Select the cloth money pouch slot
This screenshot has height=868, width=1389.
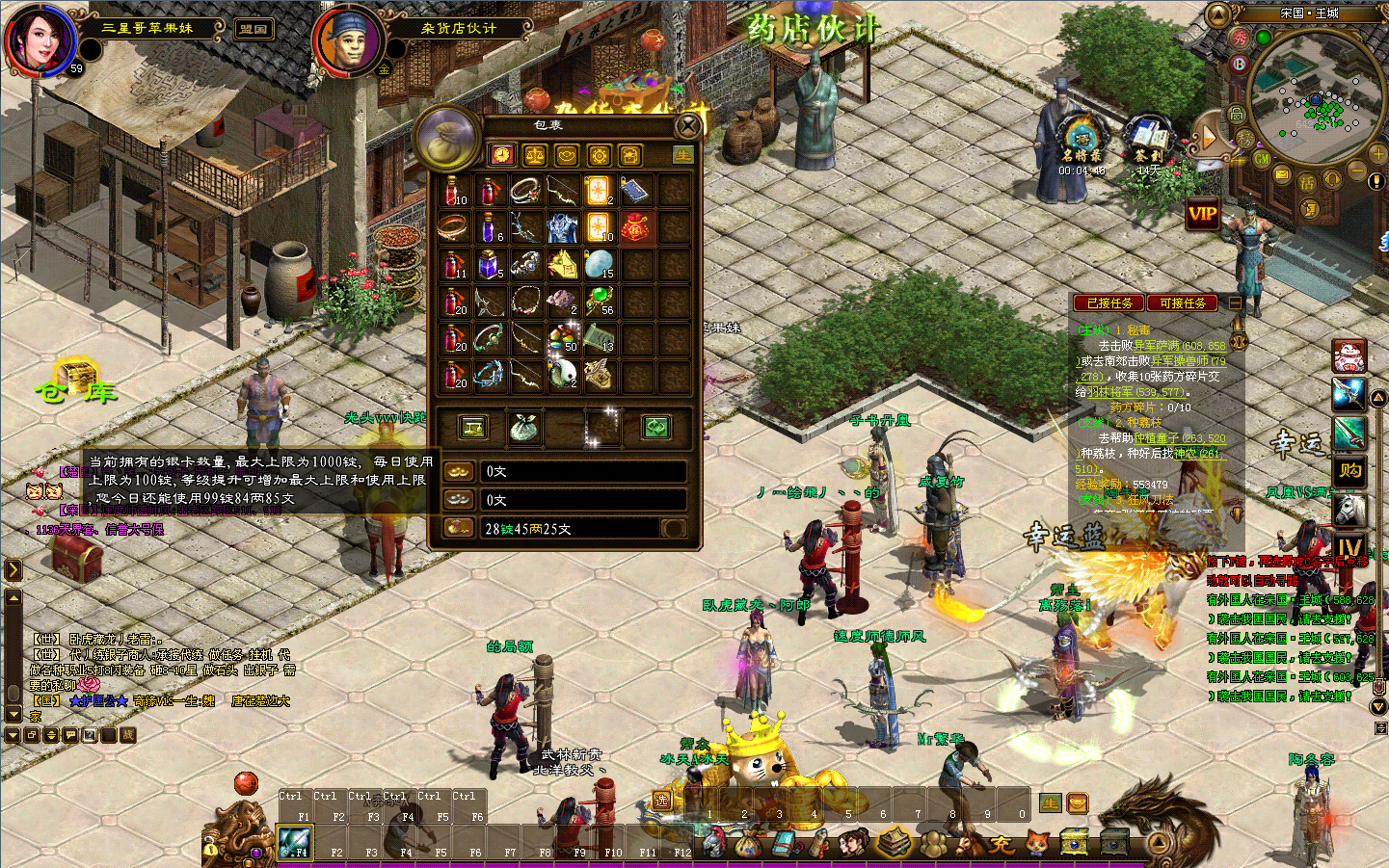(x=524, y=428)
